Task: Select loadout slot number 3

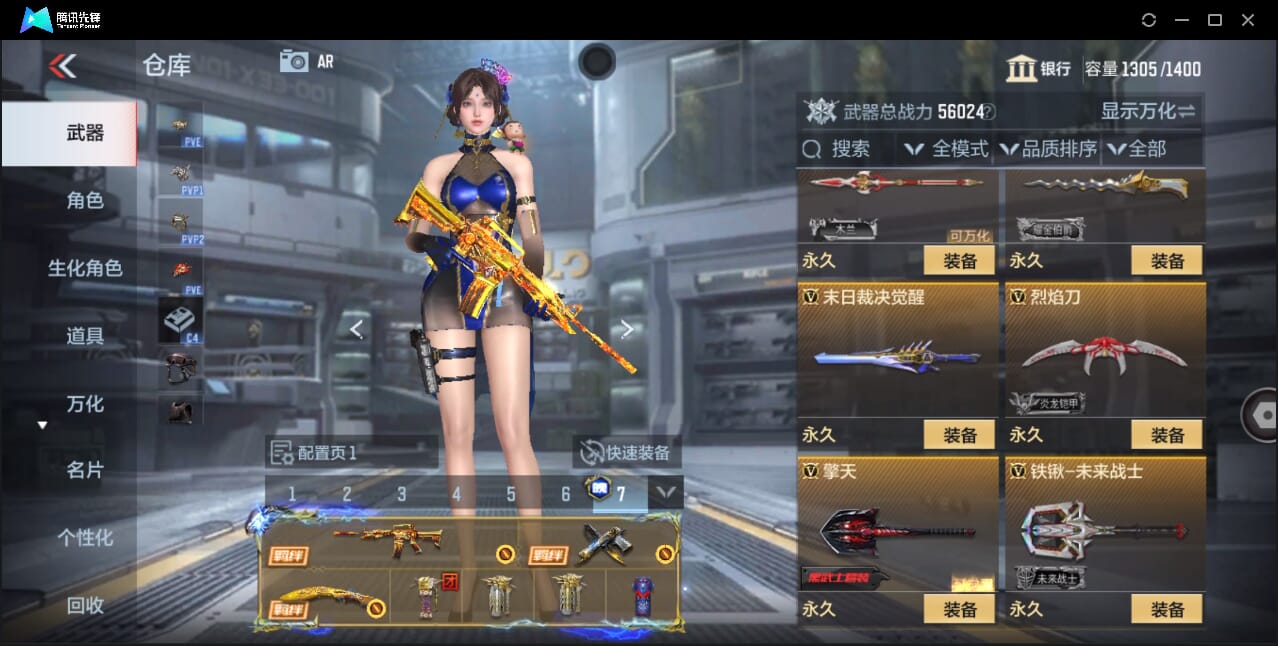Action: pyautogui.click(x=401, y=494)
